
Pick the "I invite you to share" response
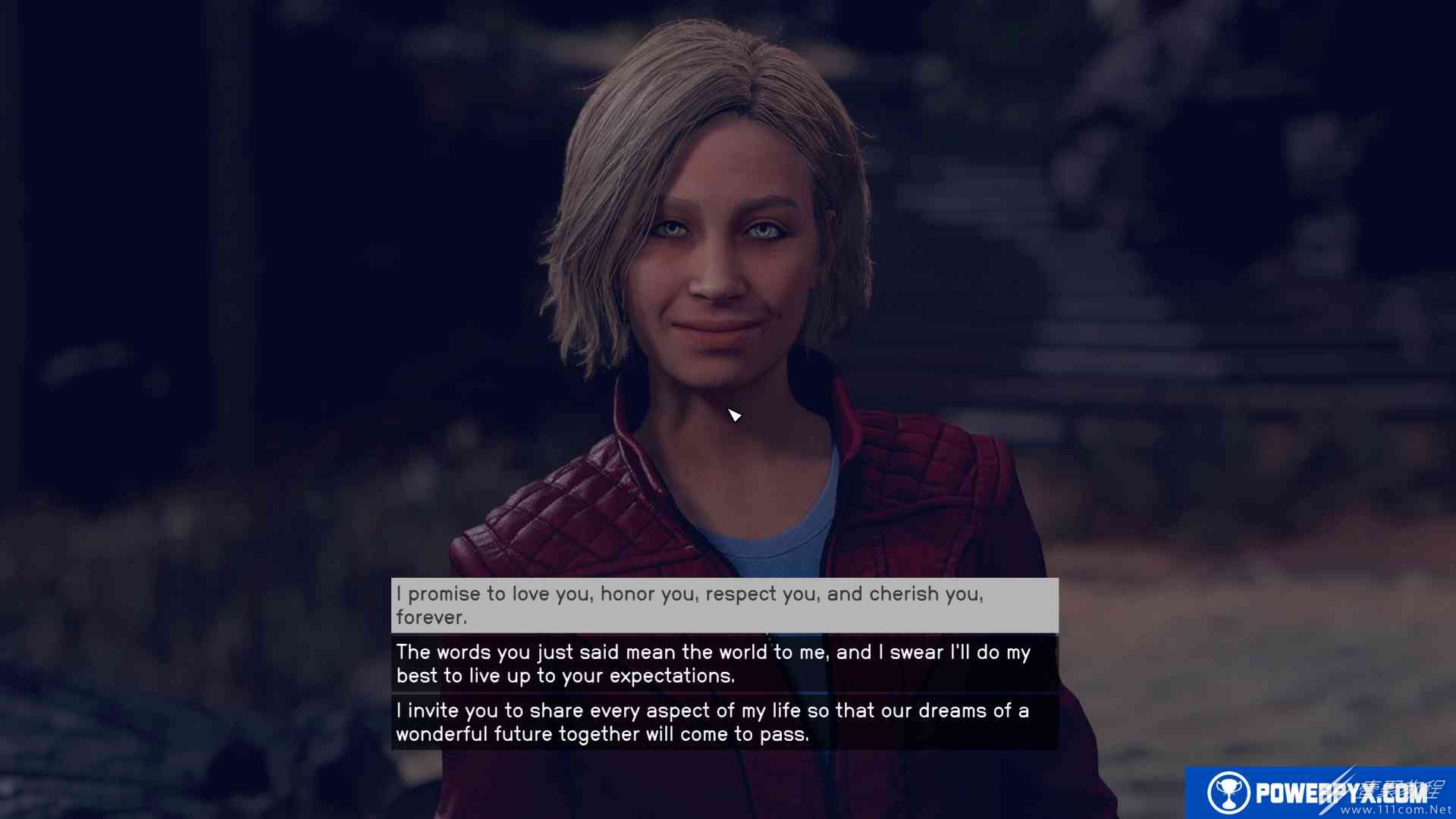pyautogui.click(x=724, y=722)
